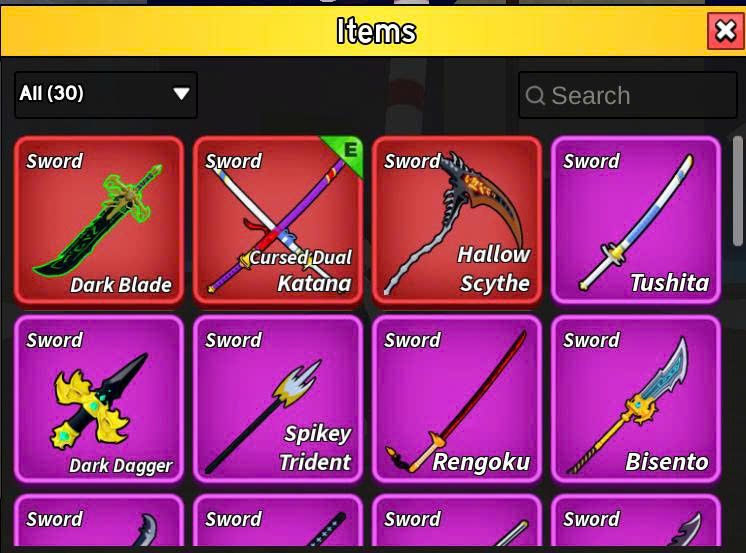Open the All (30) filter dropdown
The width and height of the screenshot is (746, 553).
coord(106,94)
